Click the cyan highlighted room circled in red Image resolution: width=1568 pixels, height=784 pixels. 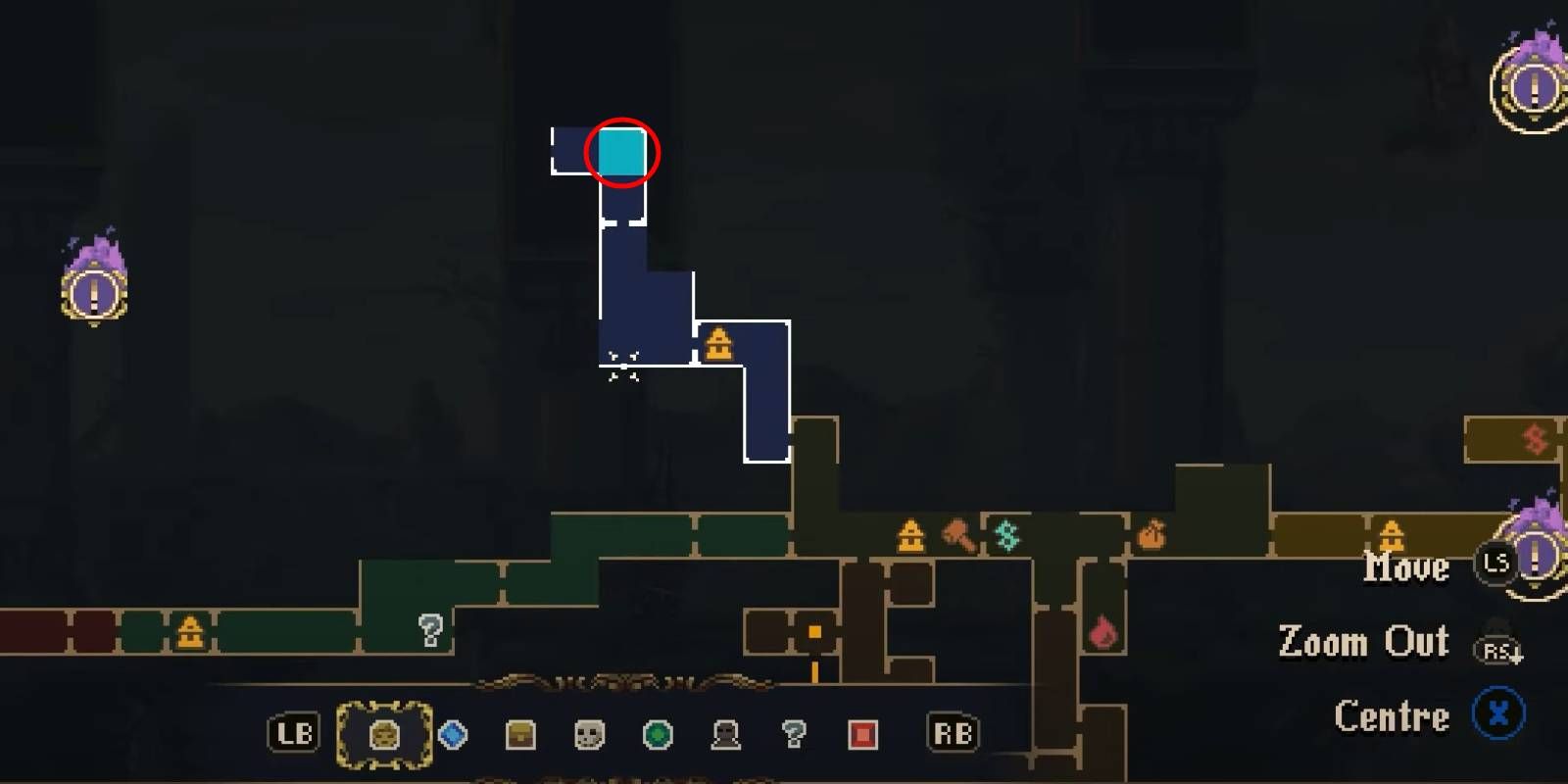(x=623, y=152)
